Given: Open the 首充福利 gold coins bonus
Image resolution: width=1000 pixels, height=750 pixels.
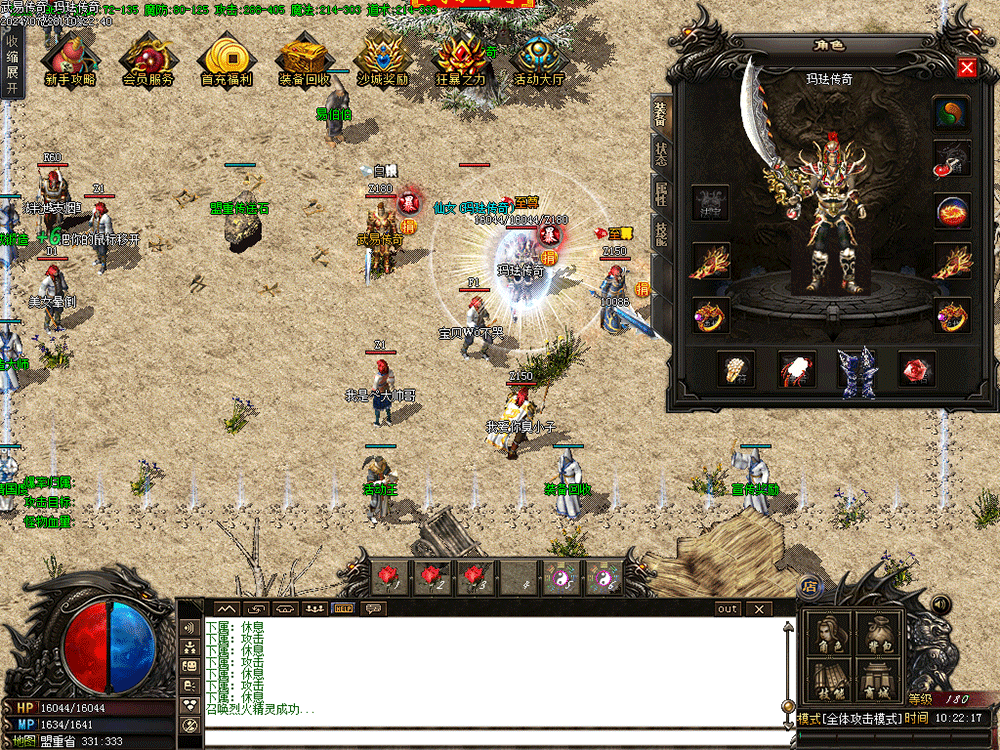Looking at the screenshot, I should [226, 60].
